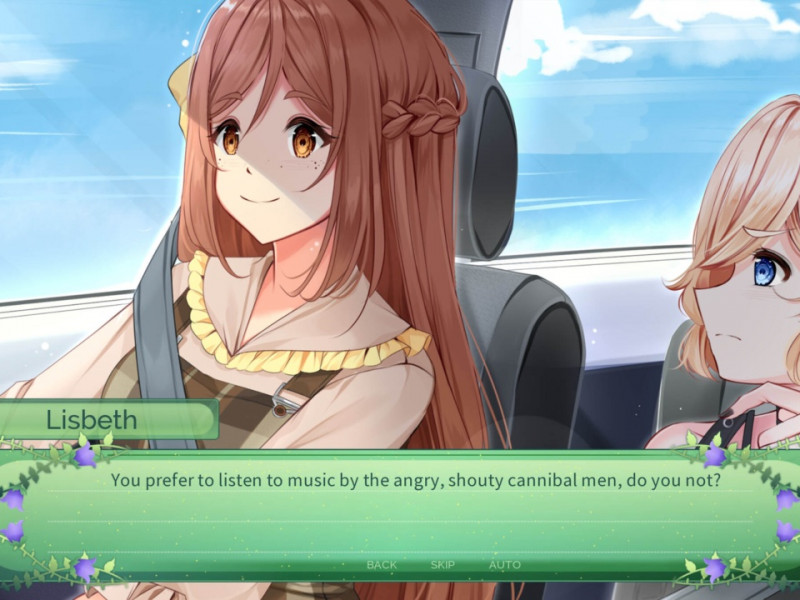Image resolution: width=800 pixels, height=600 pixels.
Task: Skip ahead through the dialogue
Action: point(442,565)
